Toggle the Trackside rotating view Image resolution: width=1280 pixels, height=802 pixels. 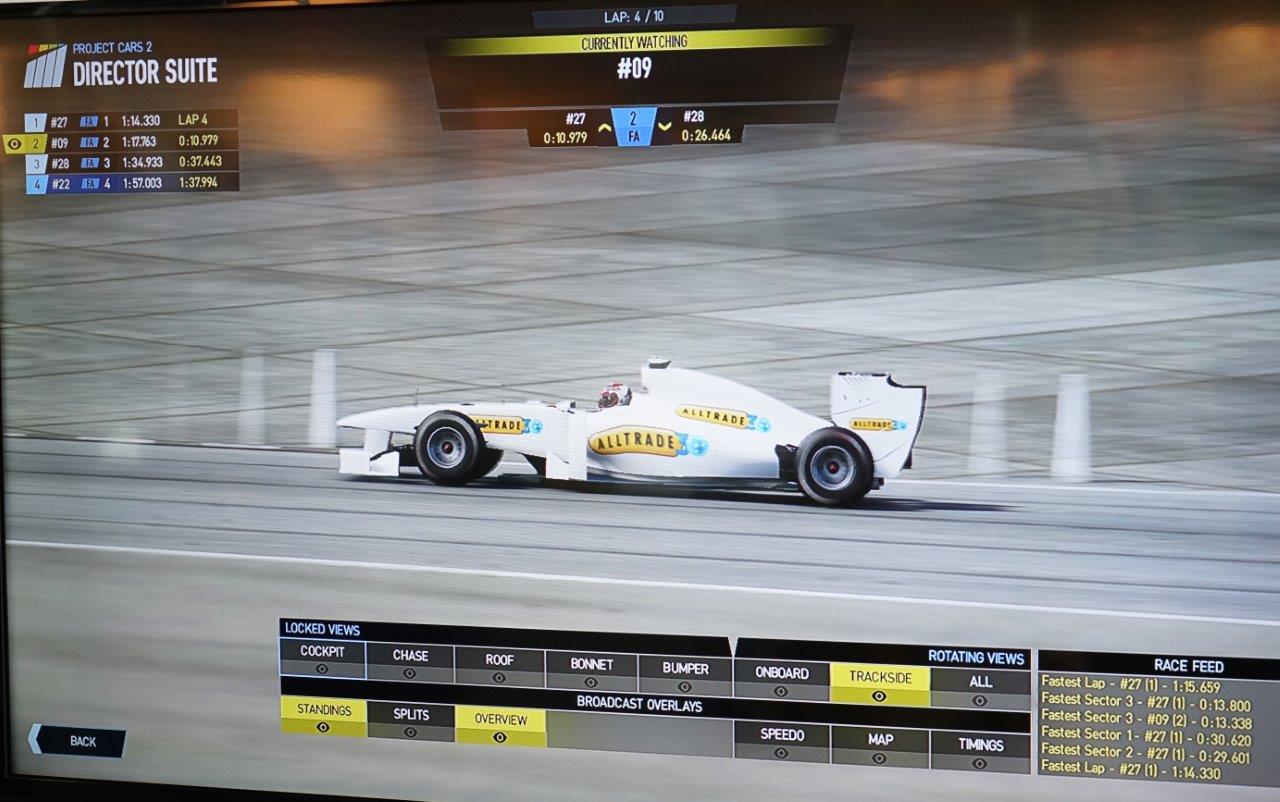coord(879,684)
